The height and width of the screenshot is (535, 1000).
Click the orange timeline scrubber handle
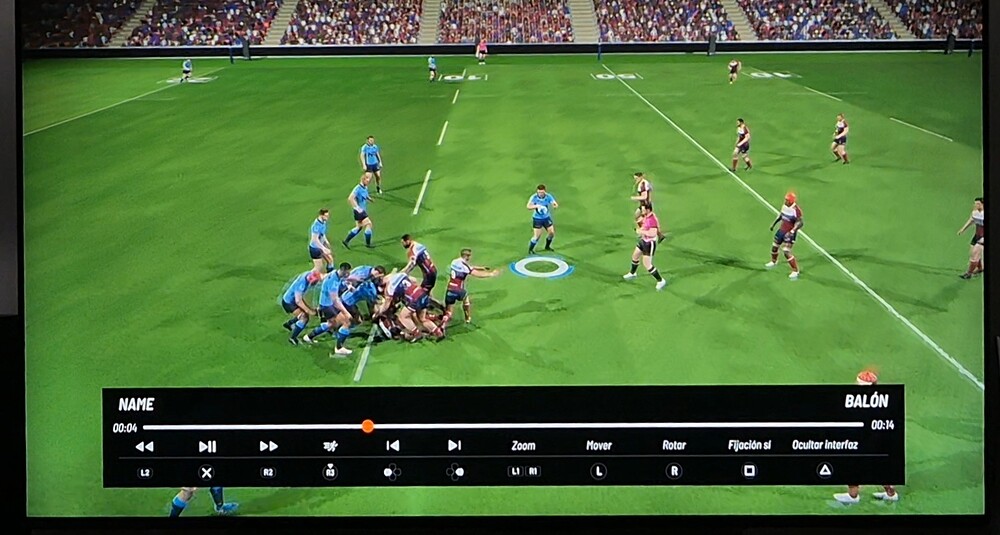pos(367,426)
